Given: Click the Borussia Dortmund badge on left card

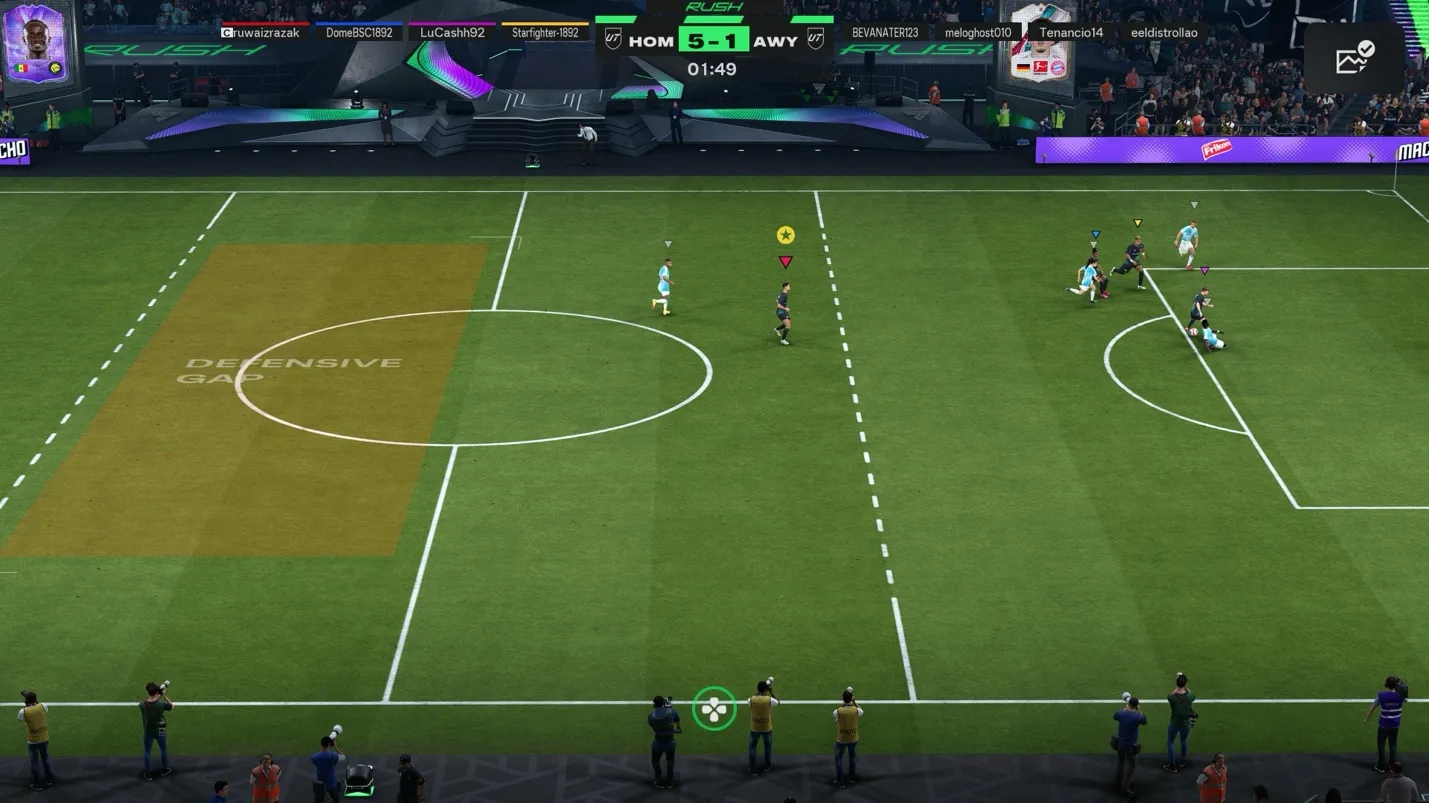Looking at the screenshot, I should point(54,68).
